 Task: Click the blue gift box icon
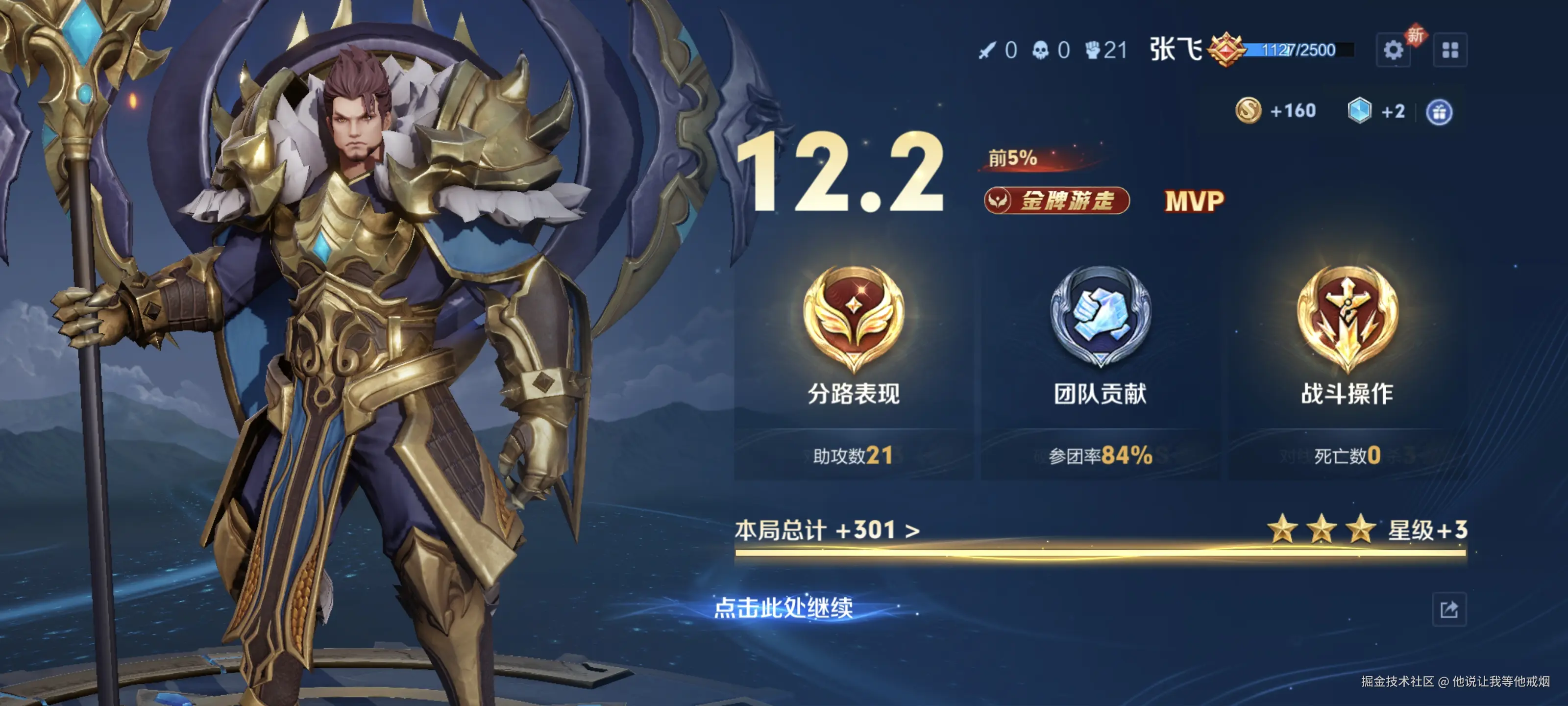pyautogui.click(x=1439, y=112)
